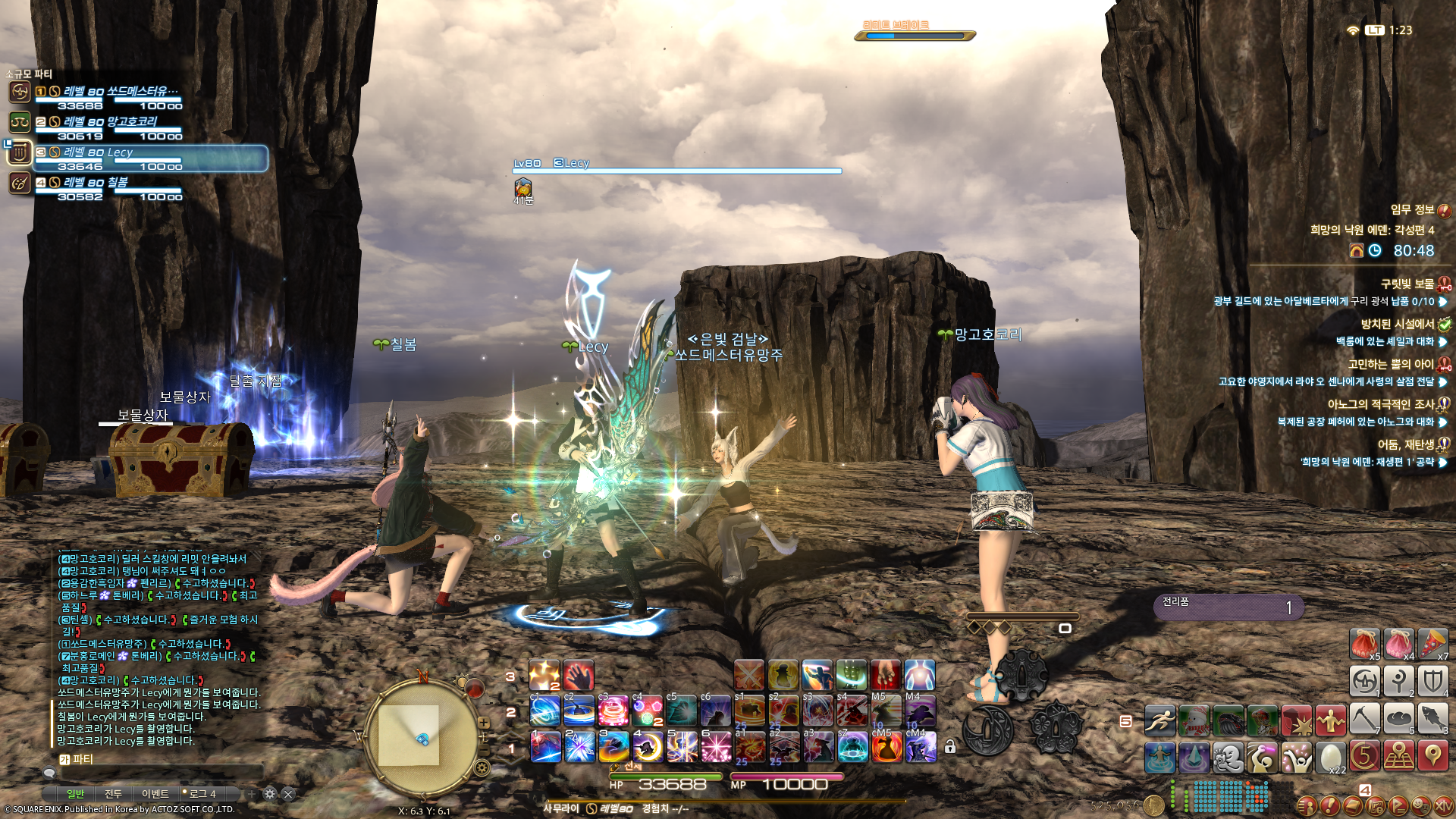1456x819 pixels.
Task: Activate the Sprint running figure icon
Action: pos(1159,720)
